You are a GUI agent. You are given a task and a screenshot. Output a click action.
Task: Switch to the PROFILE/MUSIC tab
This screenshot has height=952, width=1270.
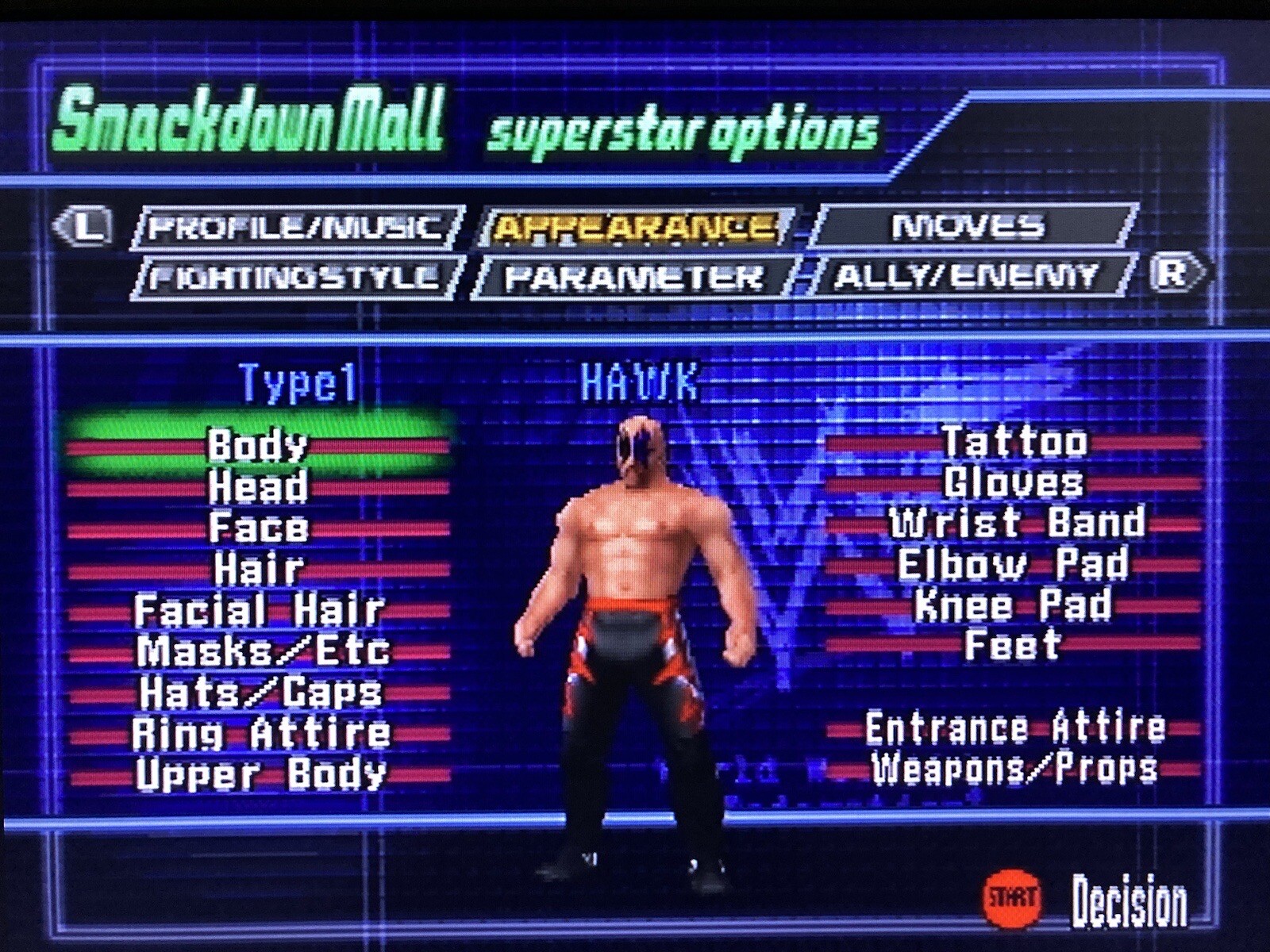(294, 228)
